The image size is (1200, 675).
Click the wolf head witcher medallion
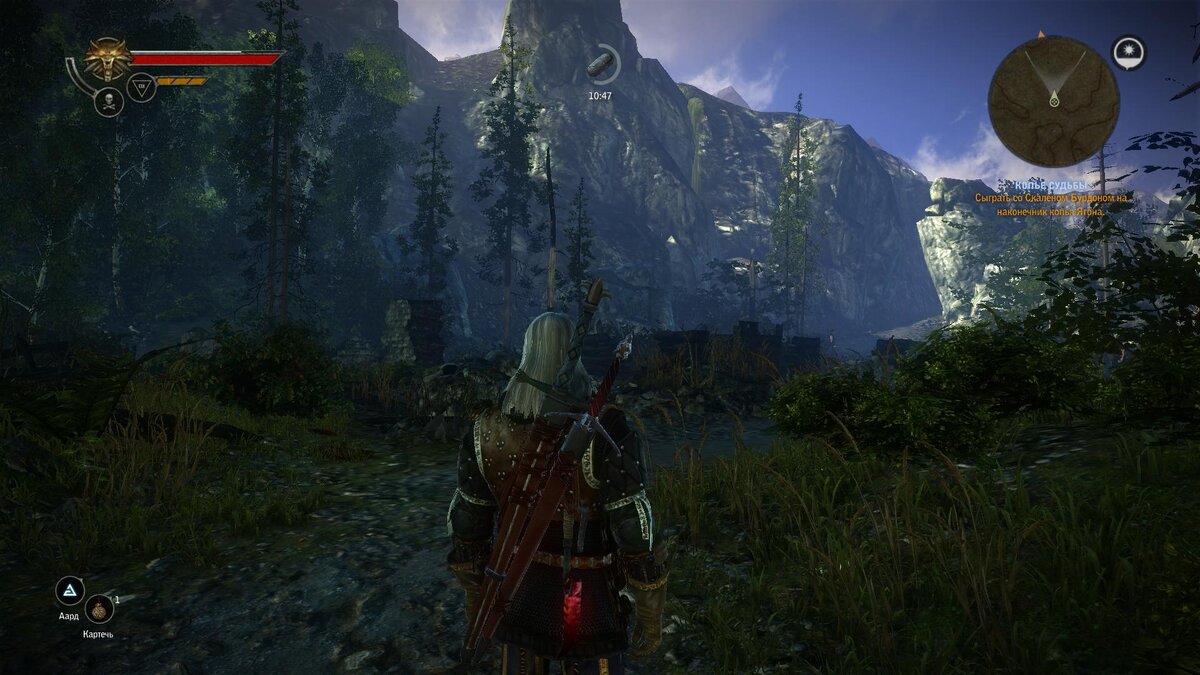tap(107, 58)
